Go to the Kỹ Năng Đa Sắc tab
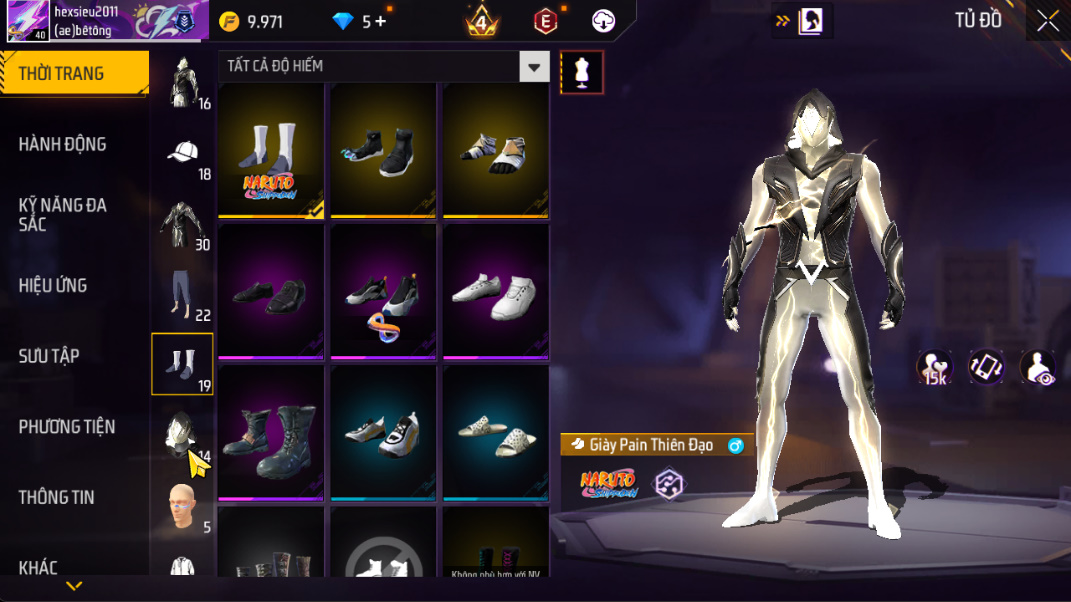Viewport: 1071px width, 602px height. pyautogui.click(x=62, y=214)
